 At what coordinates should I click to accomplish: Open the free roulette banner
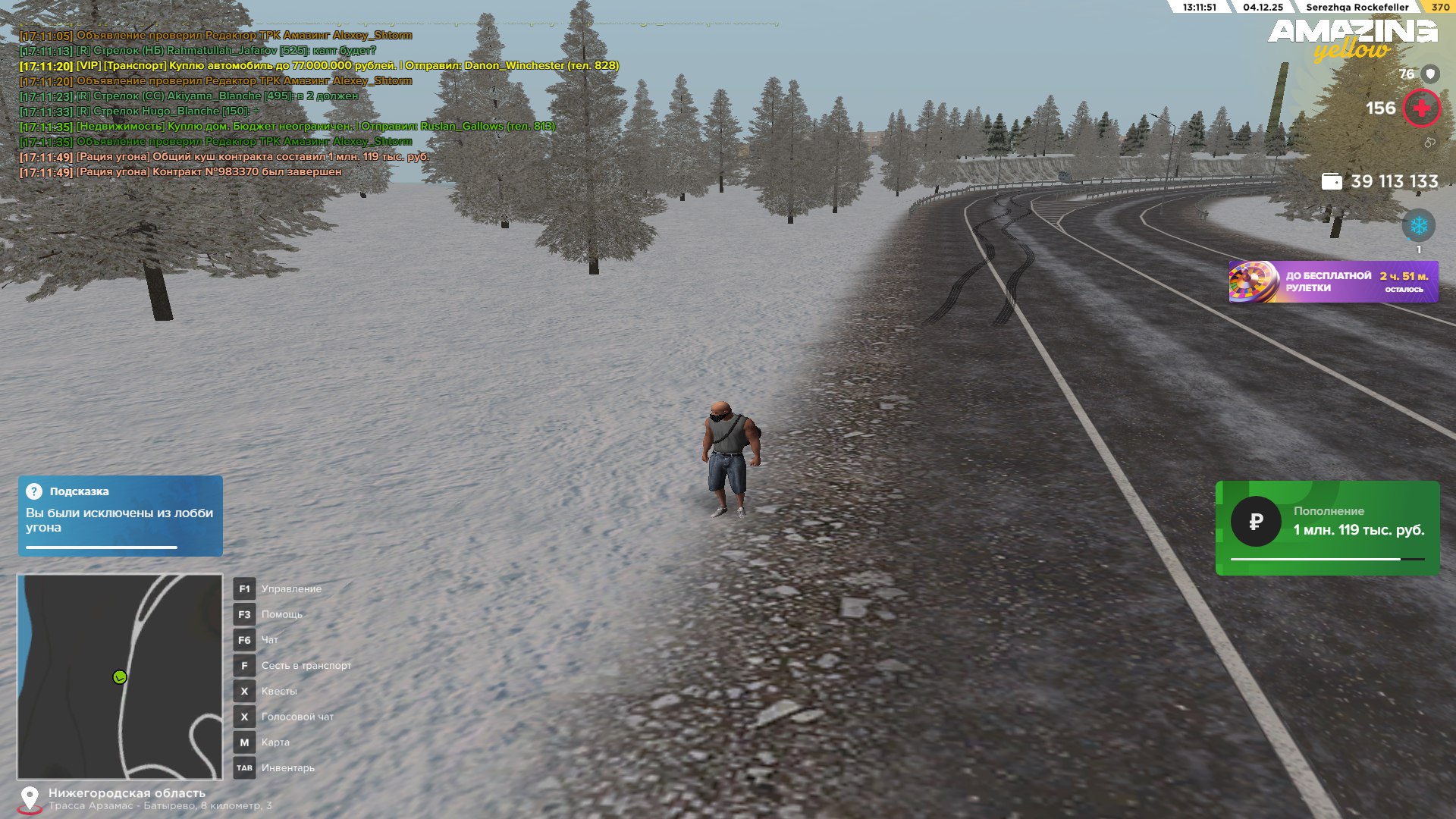coord(1332,282)
